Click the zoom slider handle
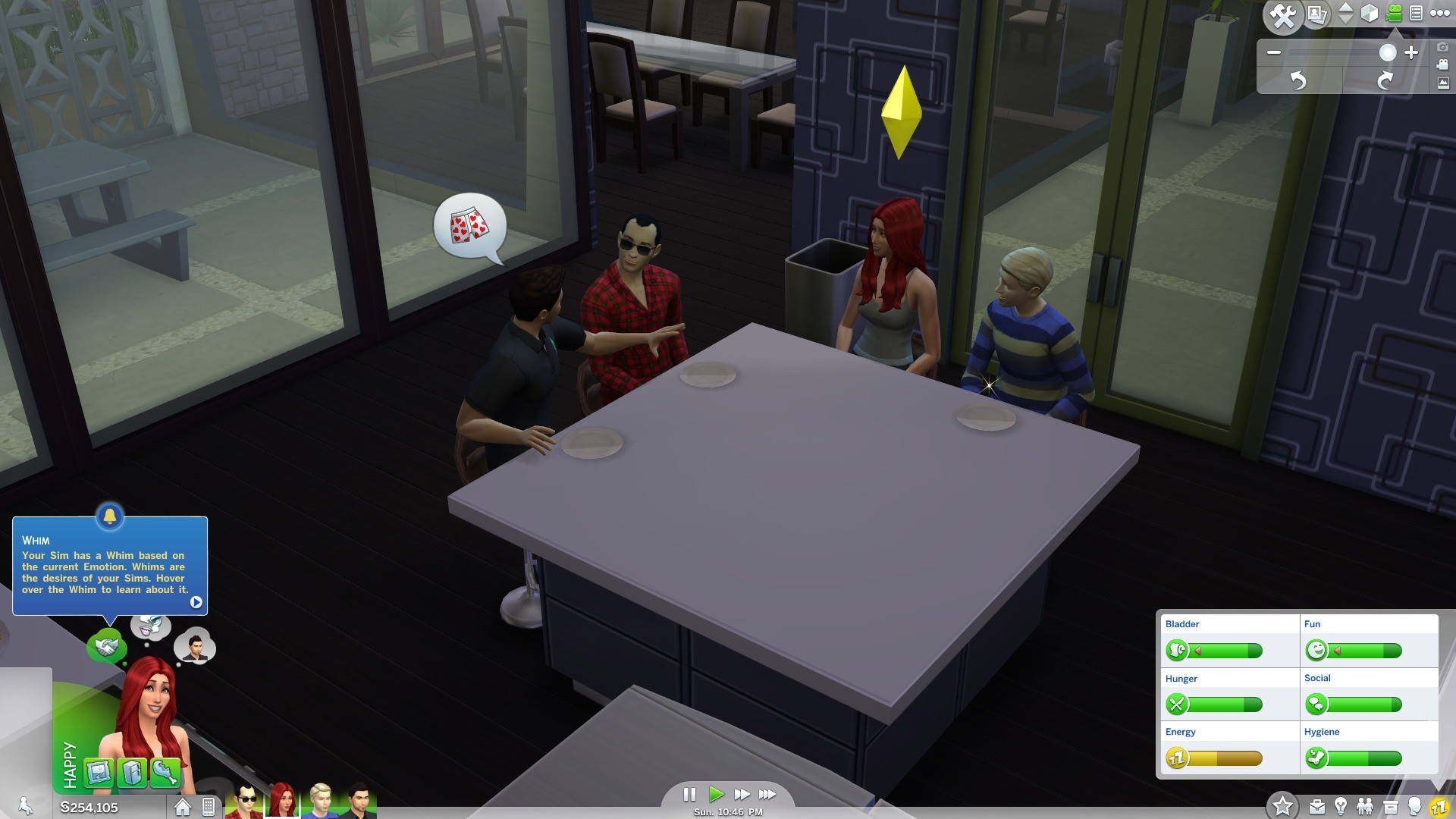 pyautogui.click(x=1388, y=52)
